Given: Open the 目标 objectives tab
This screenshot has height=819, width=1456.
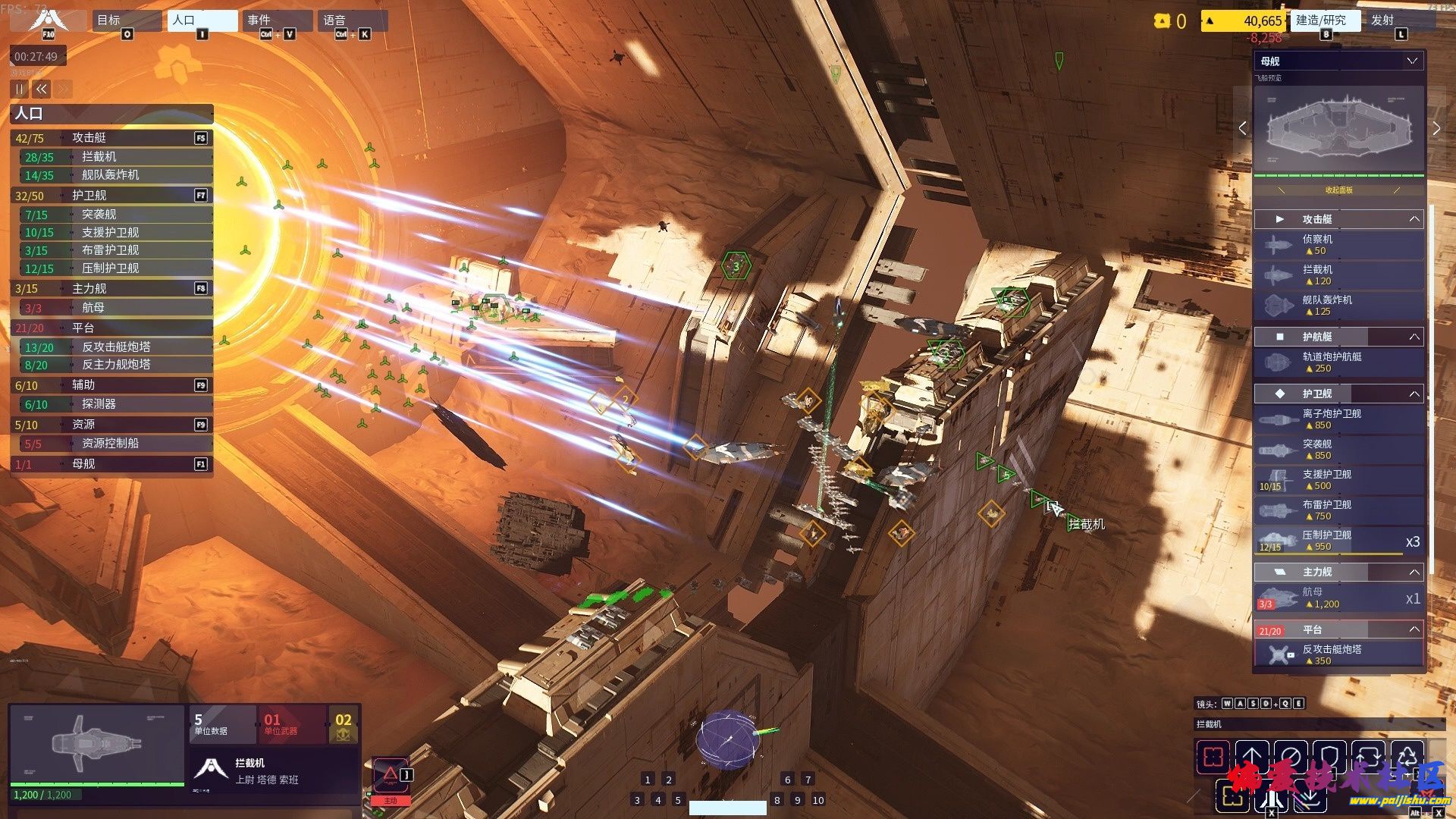Looking at the screenshot, I should pos(126,20).
